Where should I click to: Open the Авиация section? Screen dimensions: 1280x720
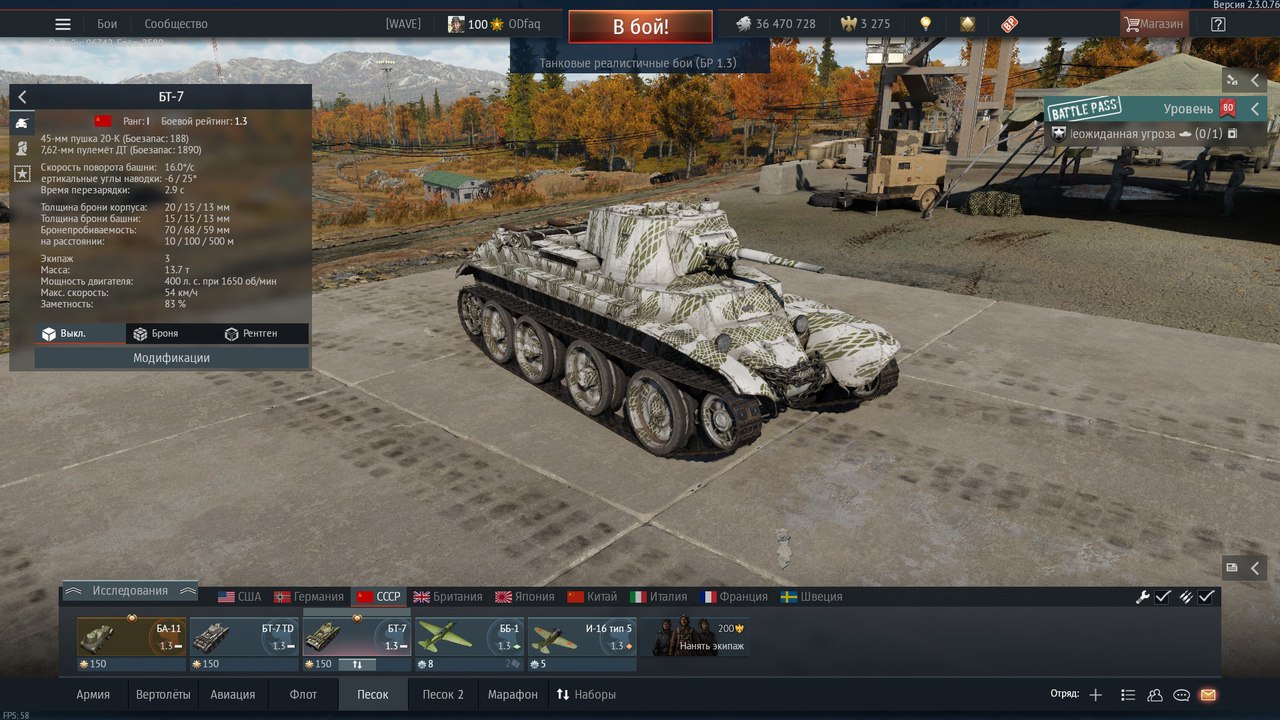pyautogui.click(x=233, y=695)
